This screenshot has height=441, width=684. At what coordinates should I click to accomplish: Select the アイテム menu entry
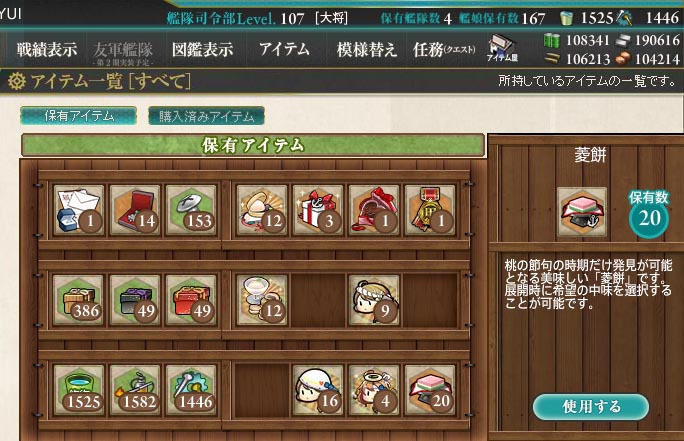pos(284,50)
